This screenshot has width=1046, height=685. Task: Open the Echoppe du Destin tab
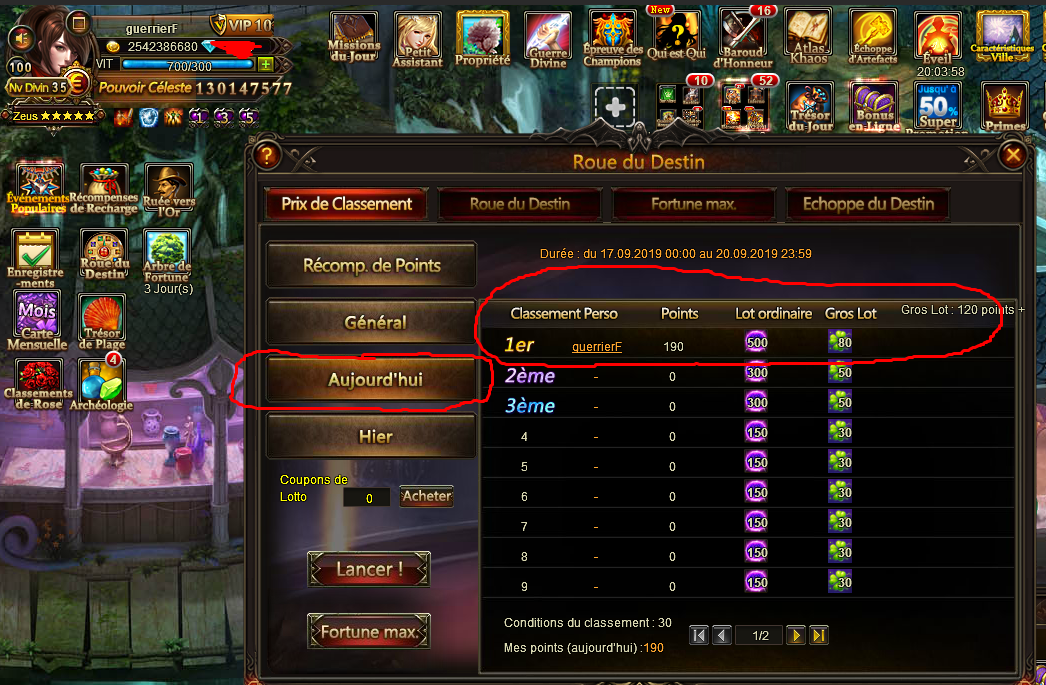pos(868,204)
